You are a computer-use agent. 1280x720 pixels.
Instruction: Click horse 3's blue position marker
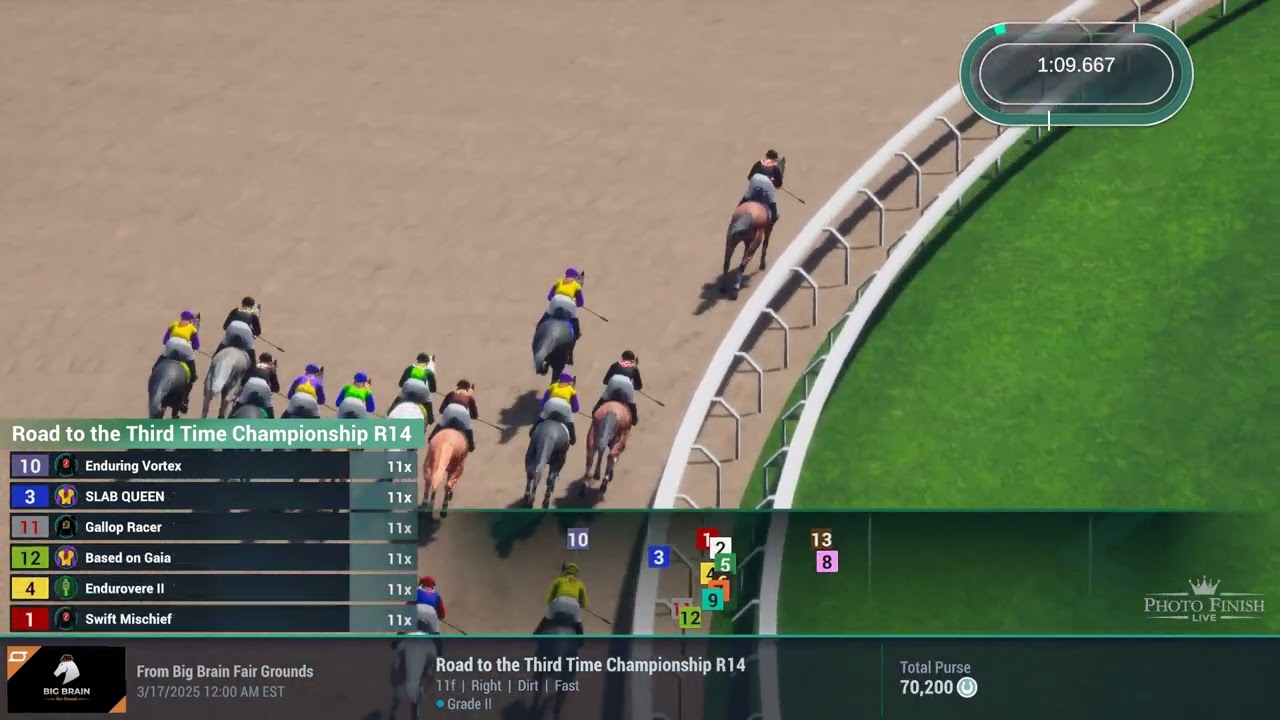click(658, 556)
